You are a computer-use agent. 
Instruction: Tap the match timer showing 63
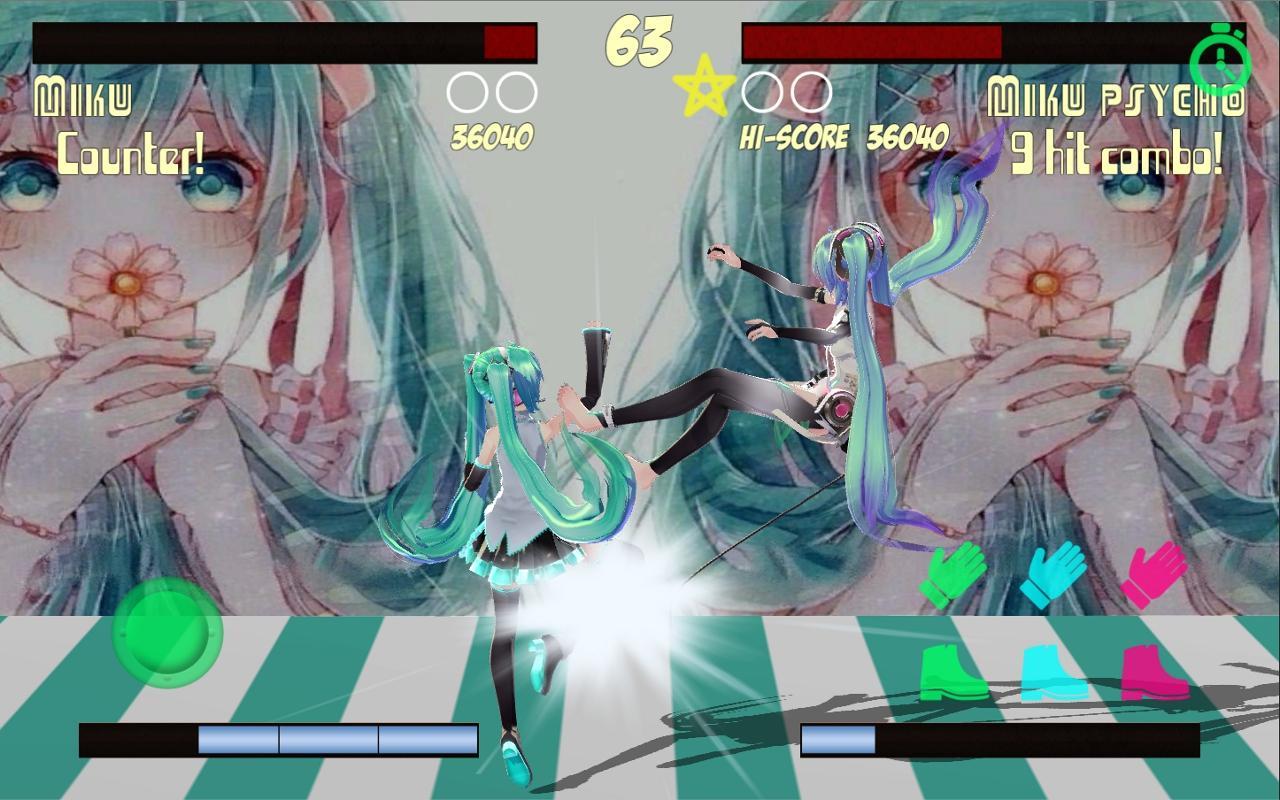click(x=640, y=39)
